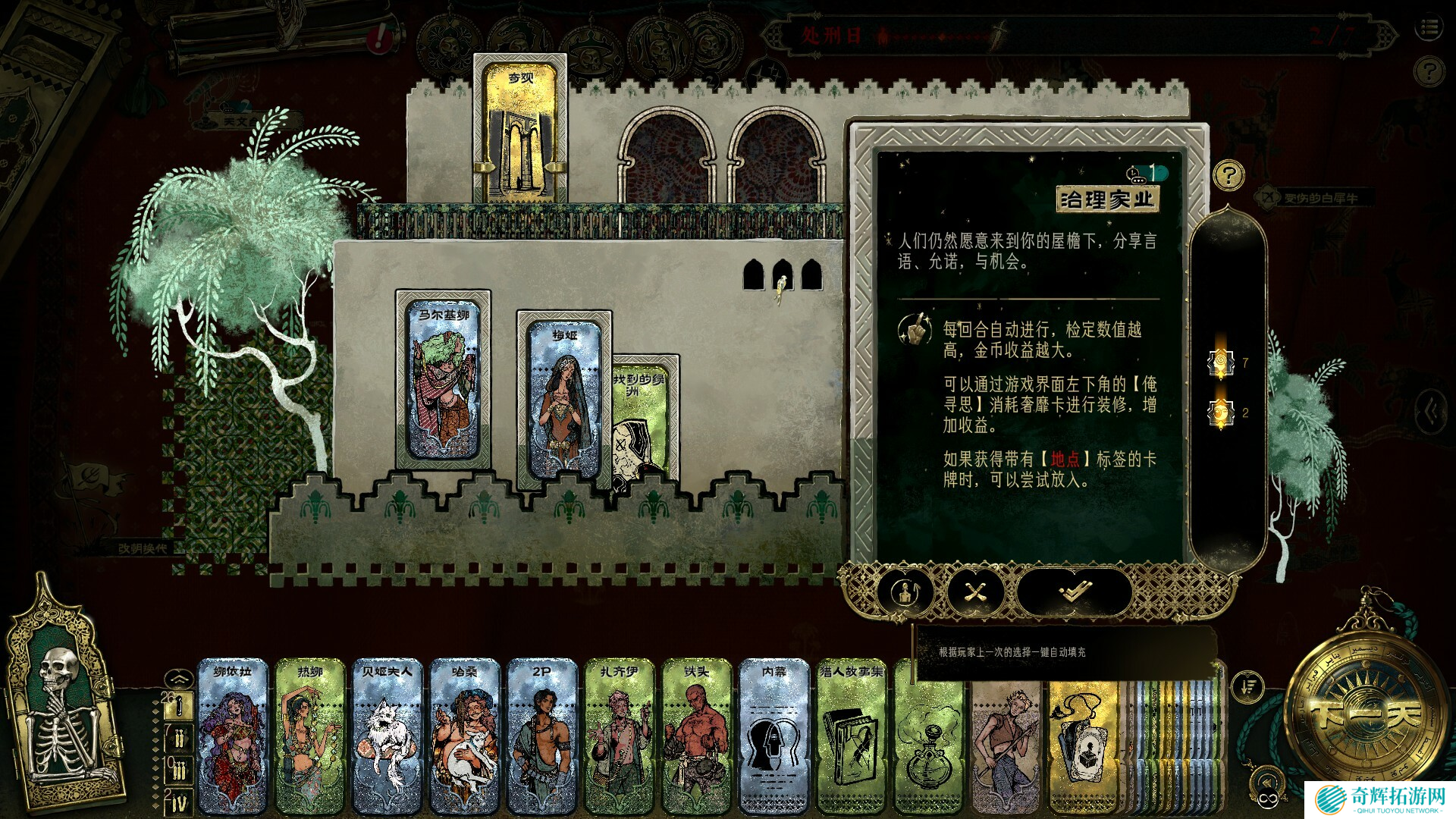Screen dimensions: 1456x819
Task: Select the 娜依拉 card in hand
Action: [x=233, y=736]
